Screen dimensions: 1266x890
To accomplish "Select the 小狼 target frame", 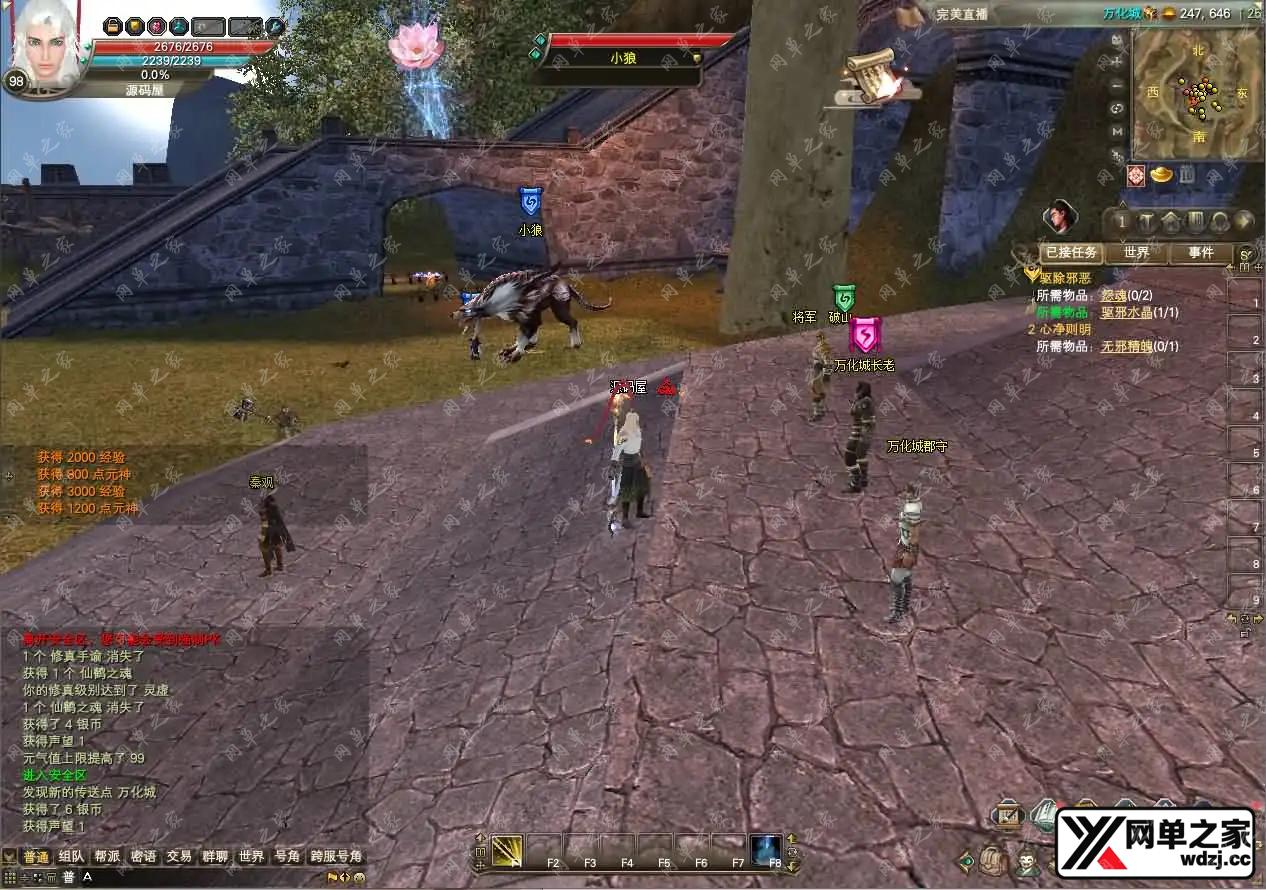I will tap(620, 58).
